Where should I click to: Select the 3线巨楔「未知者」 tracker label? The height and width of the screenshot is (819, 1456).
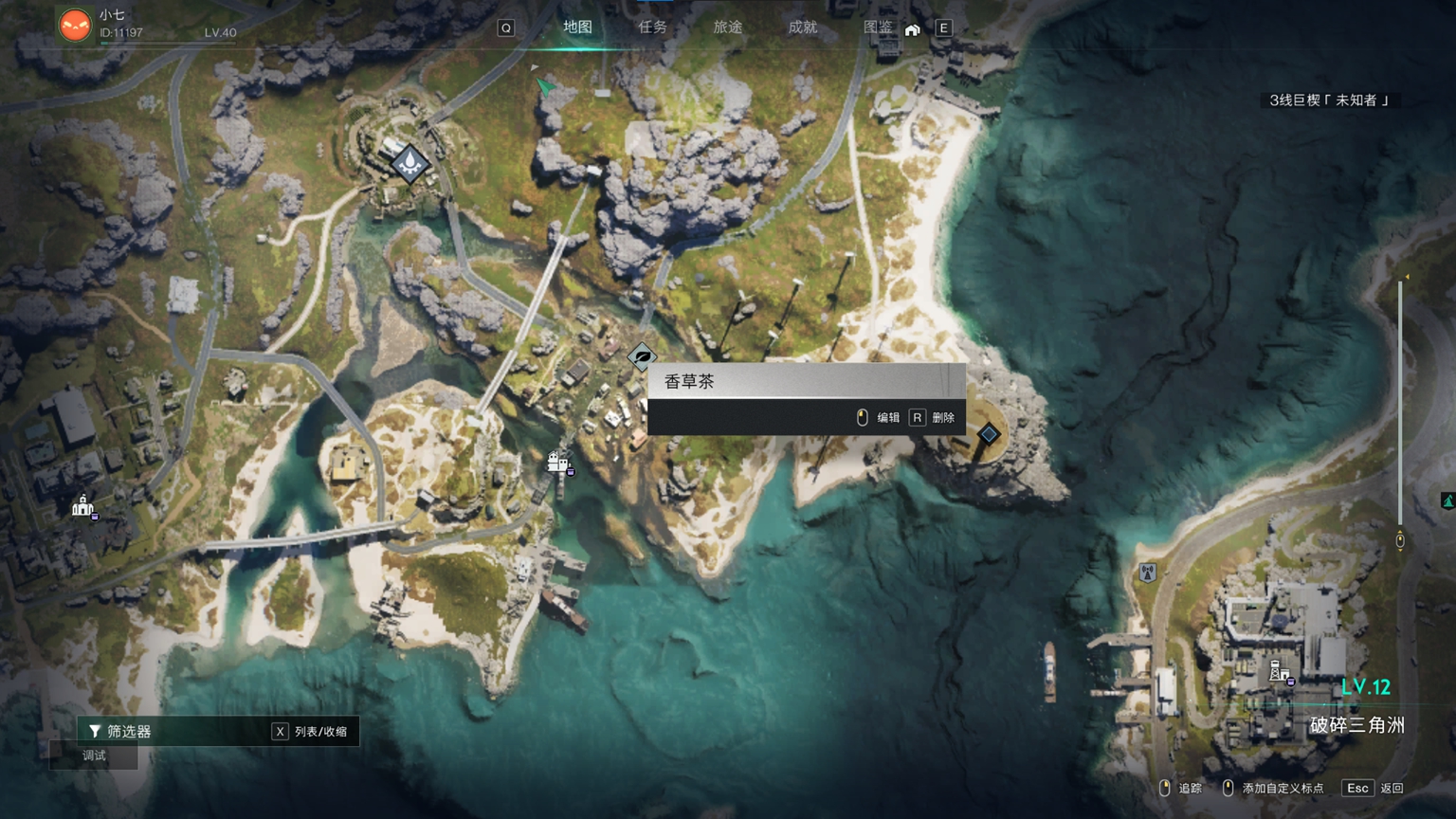1328,100
